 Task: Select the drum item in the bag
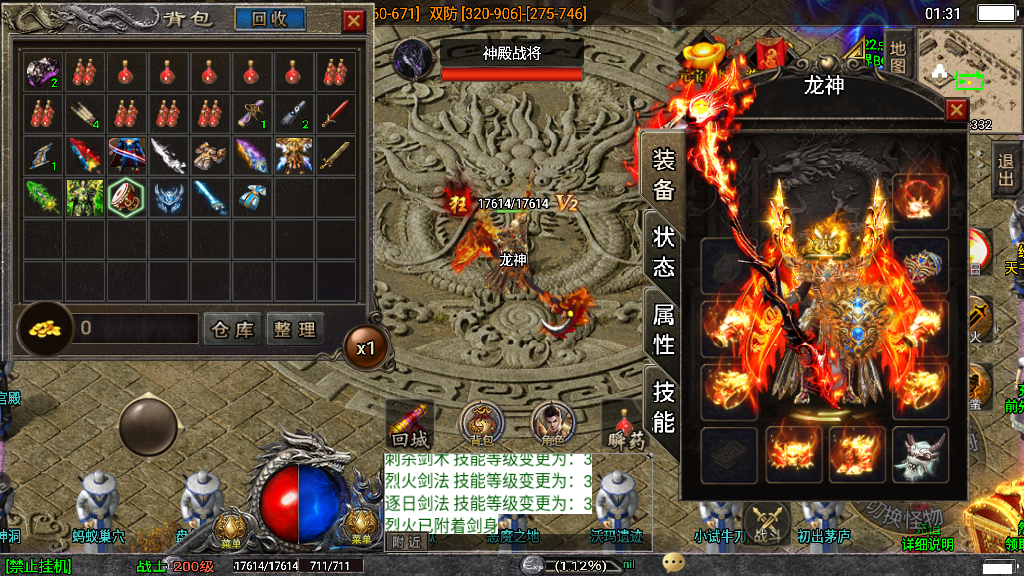tap(126, 198)
